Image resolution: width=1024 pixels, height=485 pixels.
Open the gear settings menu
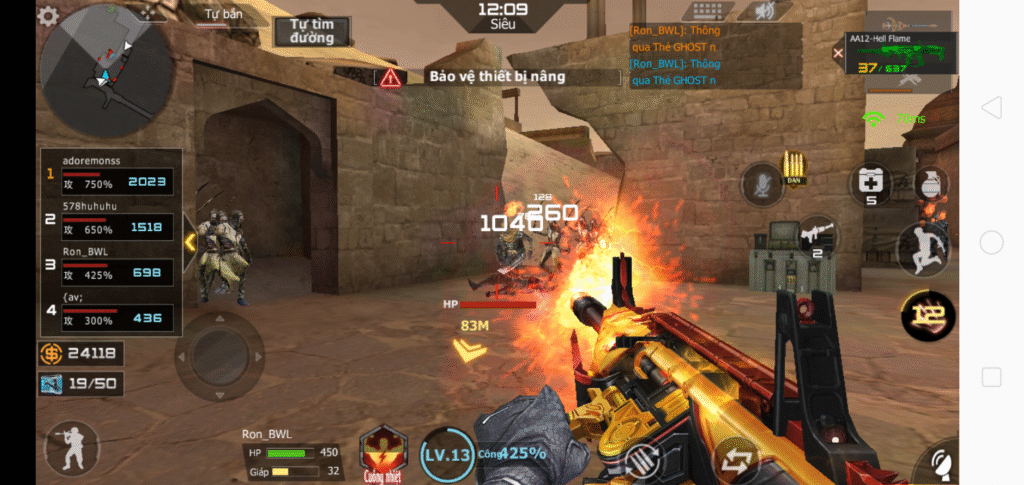48,16
